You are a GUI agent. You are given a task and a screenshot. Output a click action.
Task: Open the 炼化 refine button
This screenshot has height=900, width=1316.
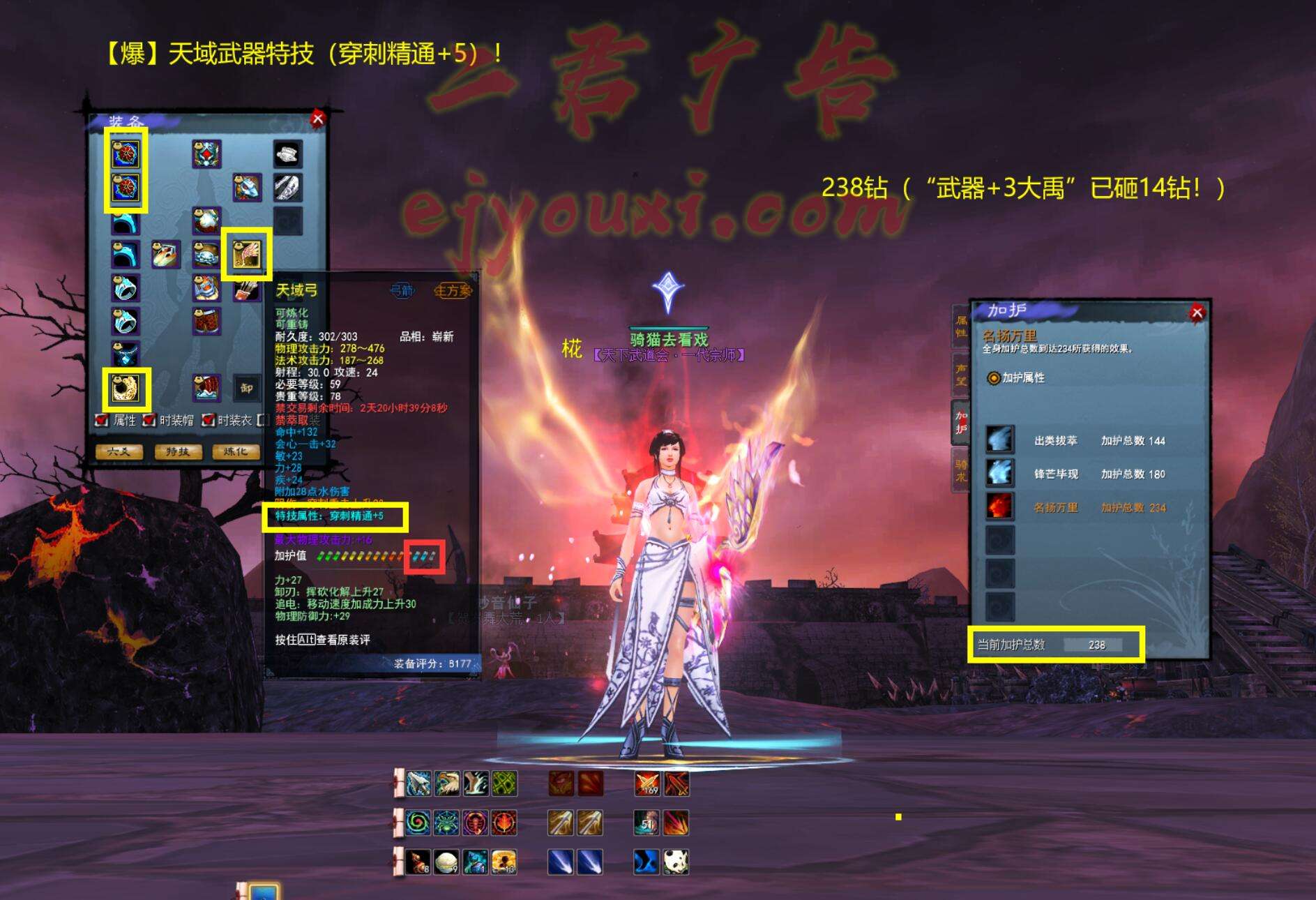click(x=235, y=452)
